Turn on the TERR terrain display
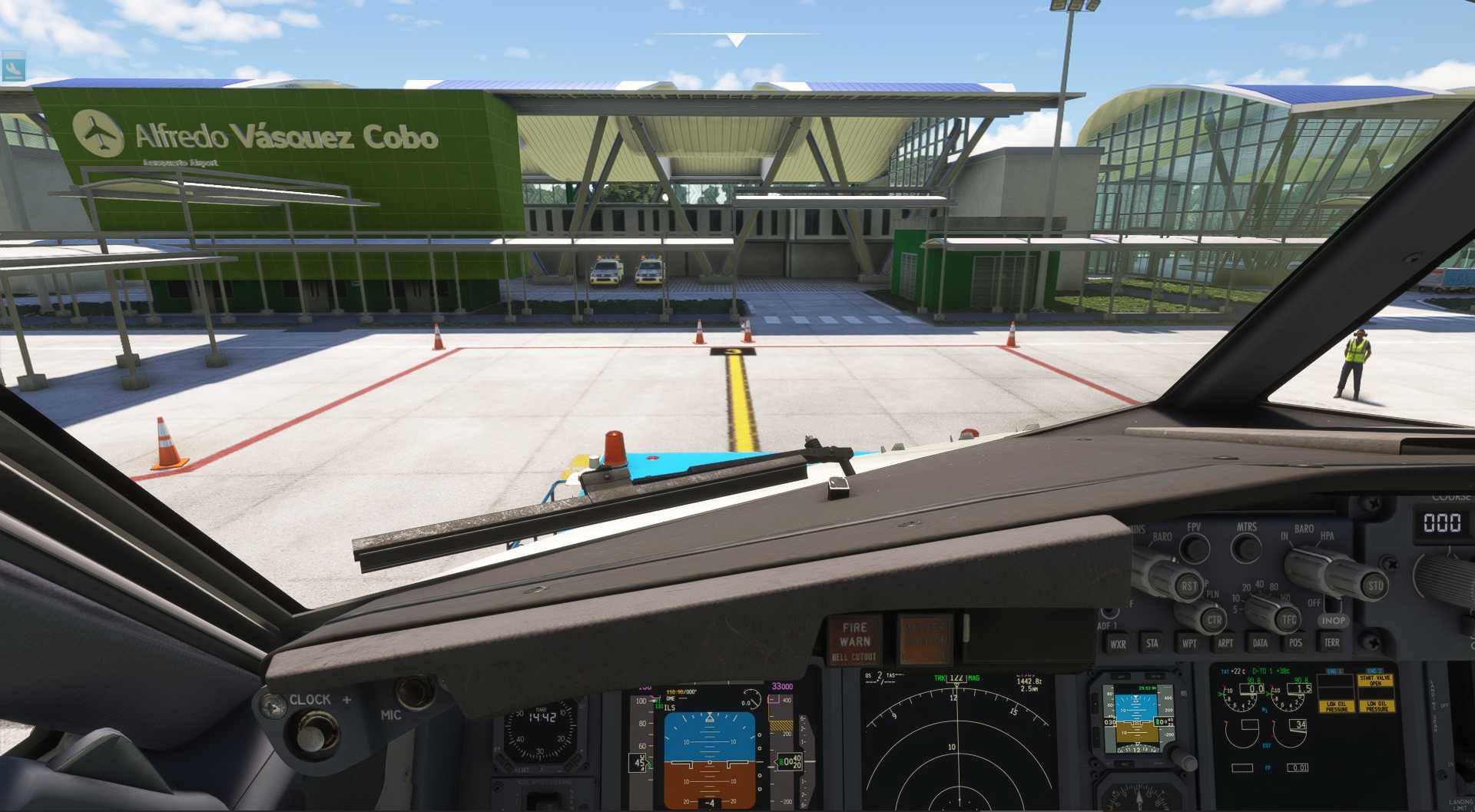The height and width of the screenshot is (812, 1475). coord(1331,642)
